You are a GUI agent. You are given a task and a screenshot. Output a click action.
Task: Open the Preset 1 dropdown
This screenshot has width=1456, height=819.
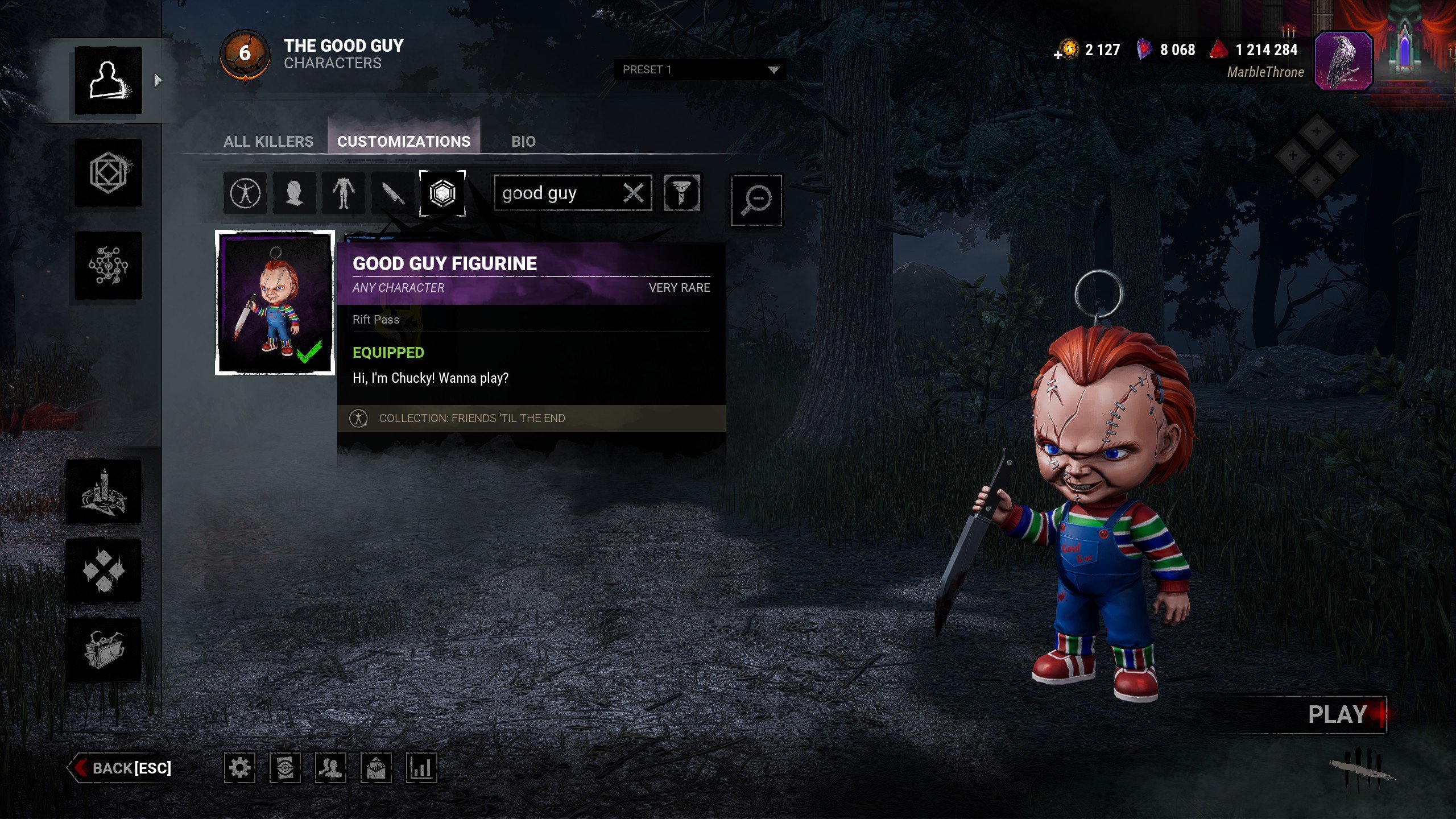pyautogui.click(x=700, y=69)
